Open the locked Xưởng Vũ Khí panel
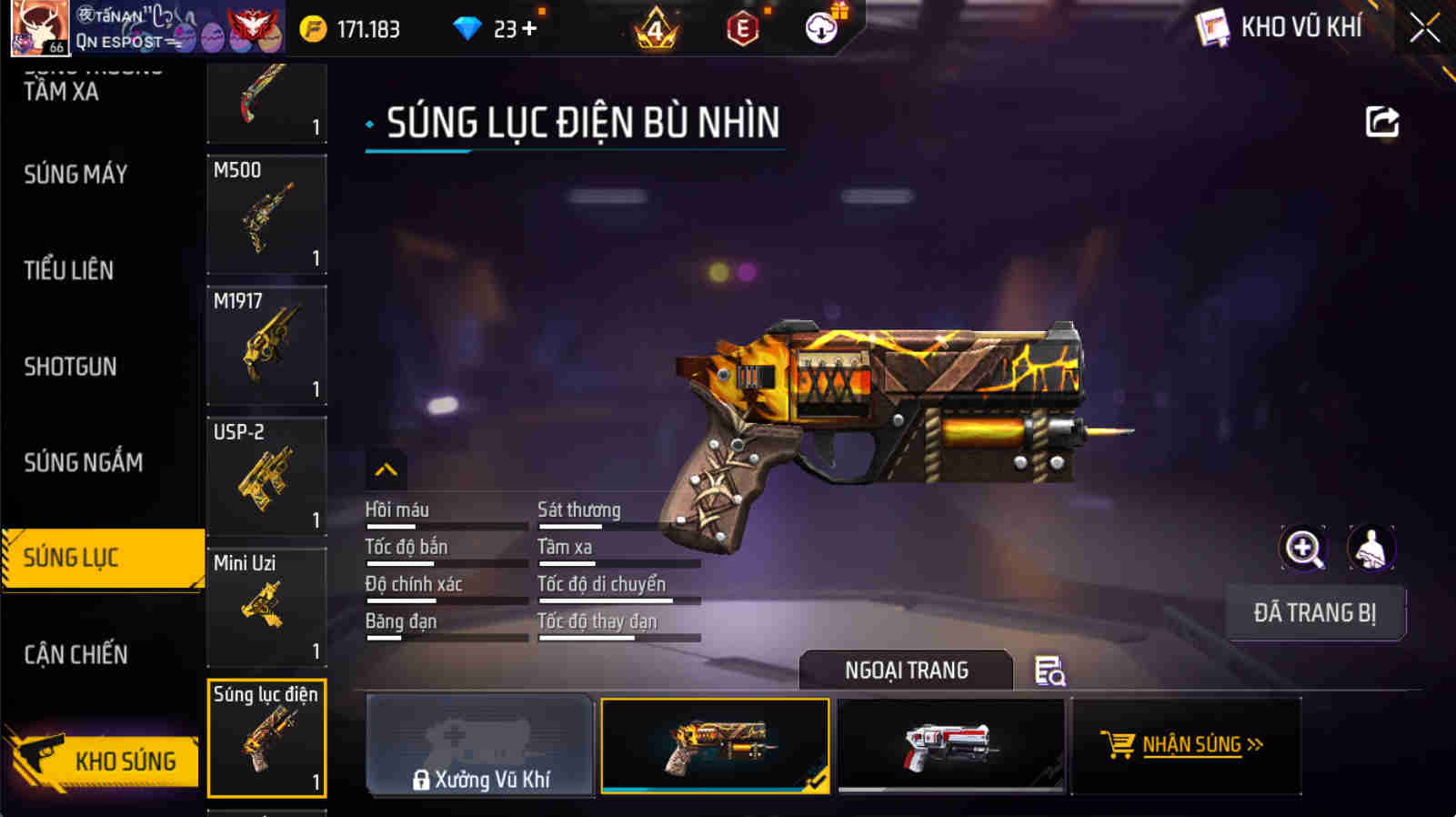 [x=479, y=746]
